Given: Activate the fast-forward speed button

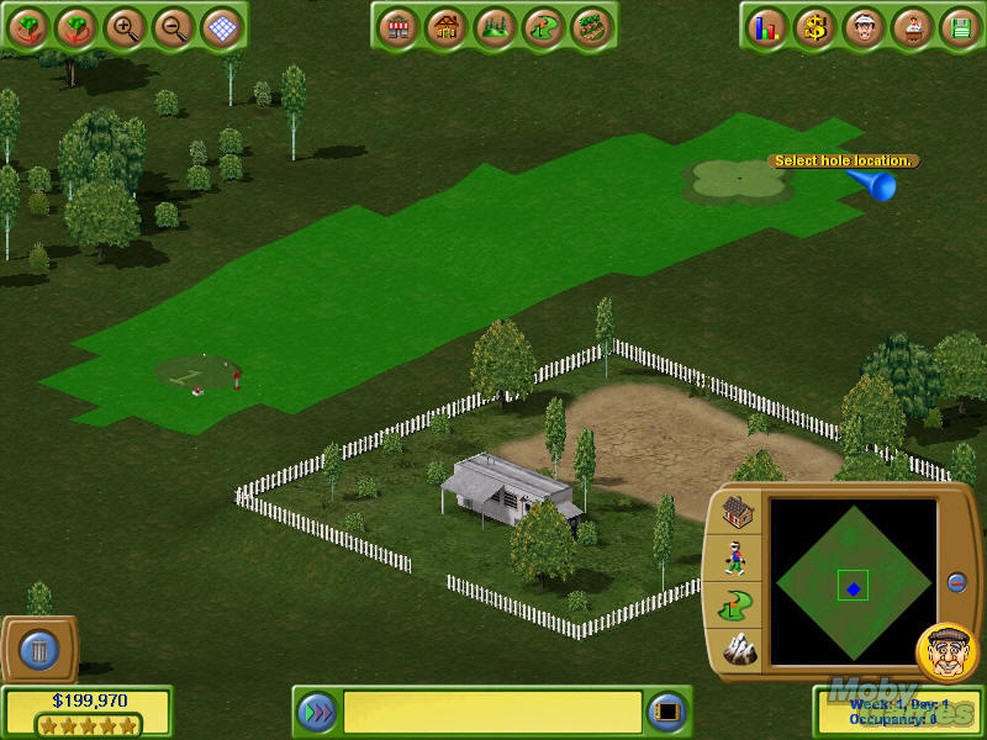Looking at the screenshot, I should [x=317, y=712].
